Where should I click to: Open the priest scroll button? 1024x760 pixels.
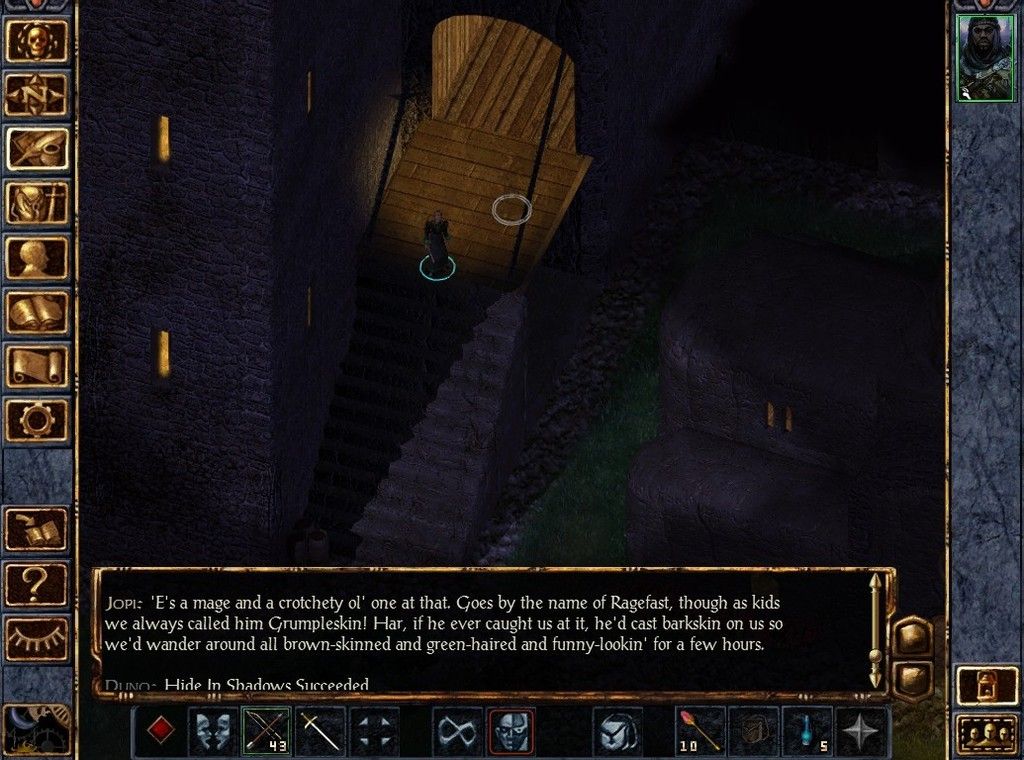click(38, 365)
